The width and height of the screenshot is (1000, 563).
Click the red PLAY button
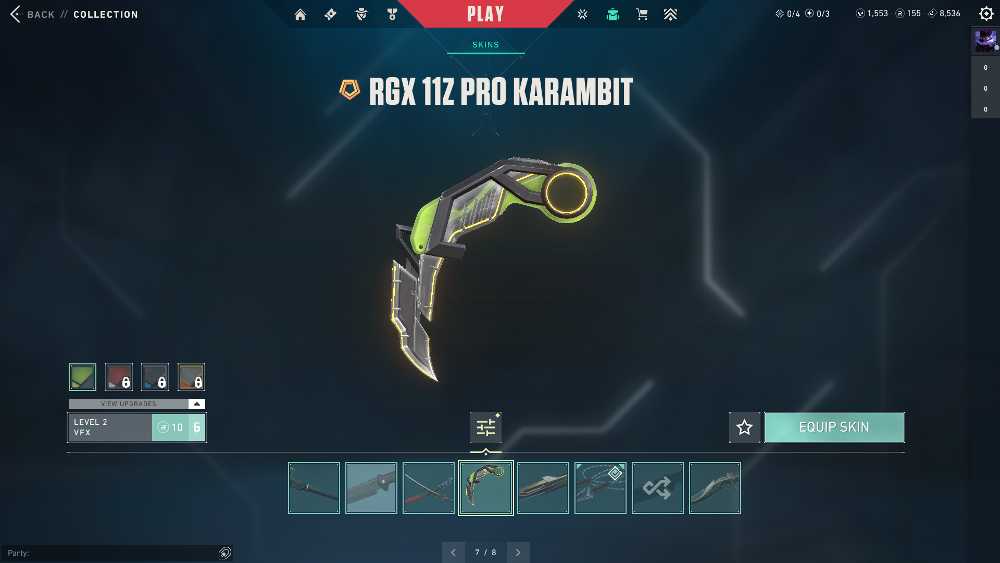pyautogui.click(x=485, y=14)
